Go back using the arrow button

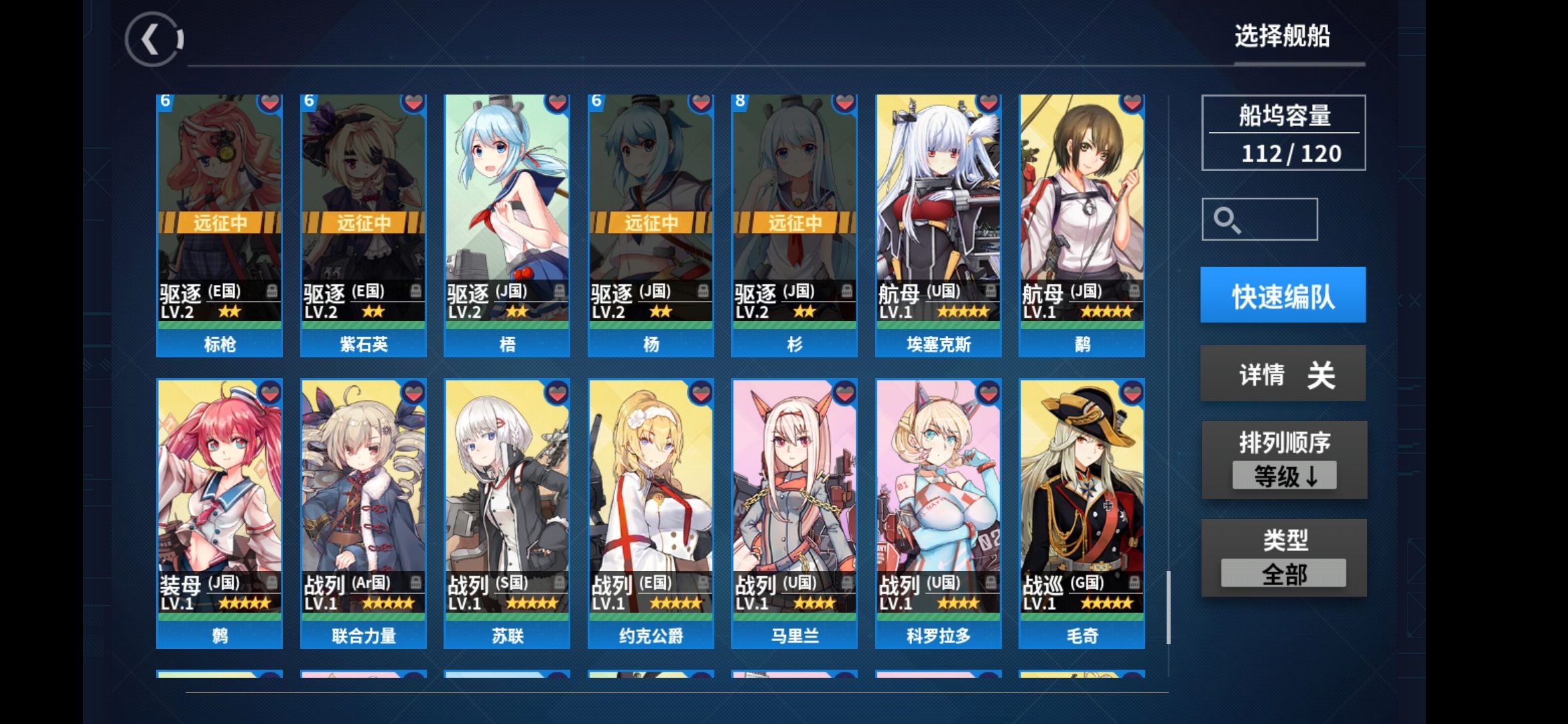click(153, 40)
